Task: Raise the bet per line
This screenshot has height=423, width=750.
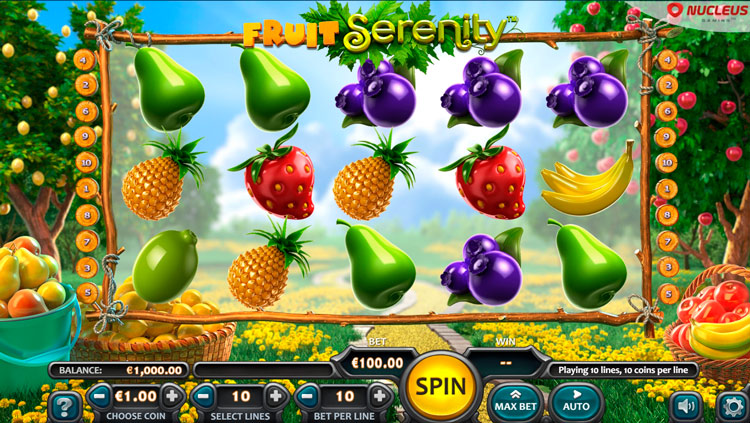Action: click(x=380, y=395)
